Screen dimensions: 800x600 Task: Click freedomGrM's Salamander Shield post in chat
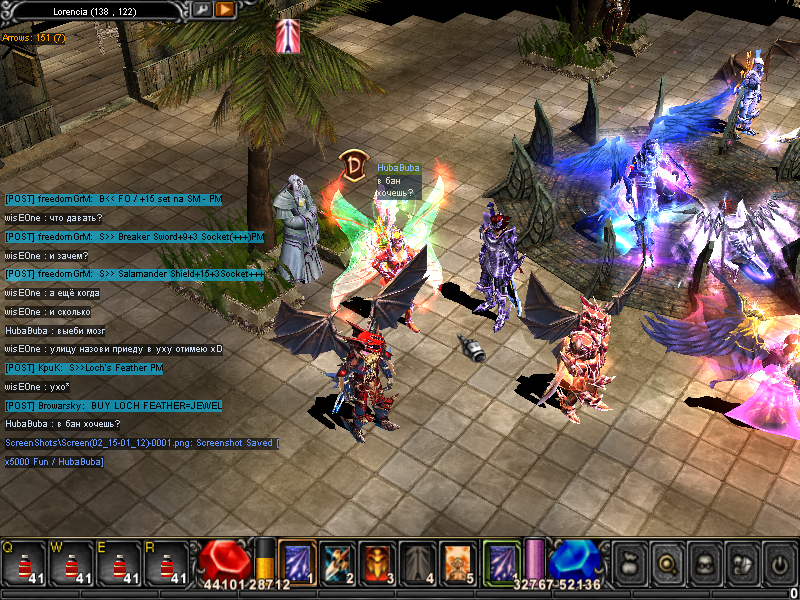coord(134,274)
